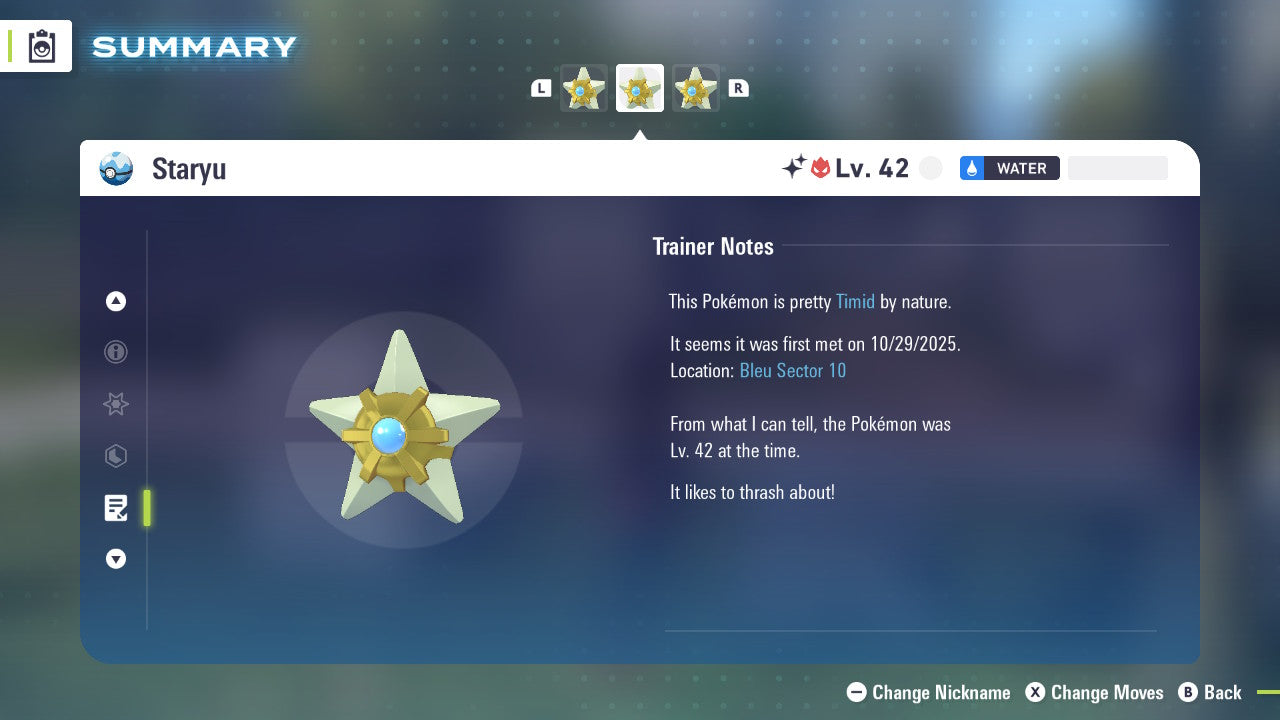This screenshot has height=720, width=1280.
Task: Toggle the active page marker next to notes icon
Action: [147, 508]
